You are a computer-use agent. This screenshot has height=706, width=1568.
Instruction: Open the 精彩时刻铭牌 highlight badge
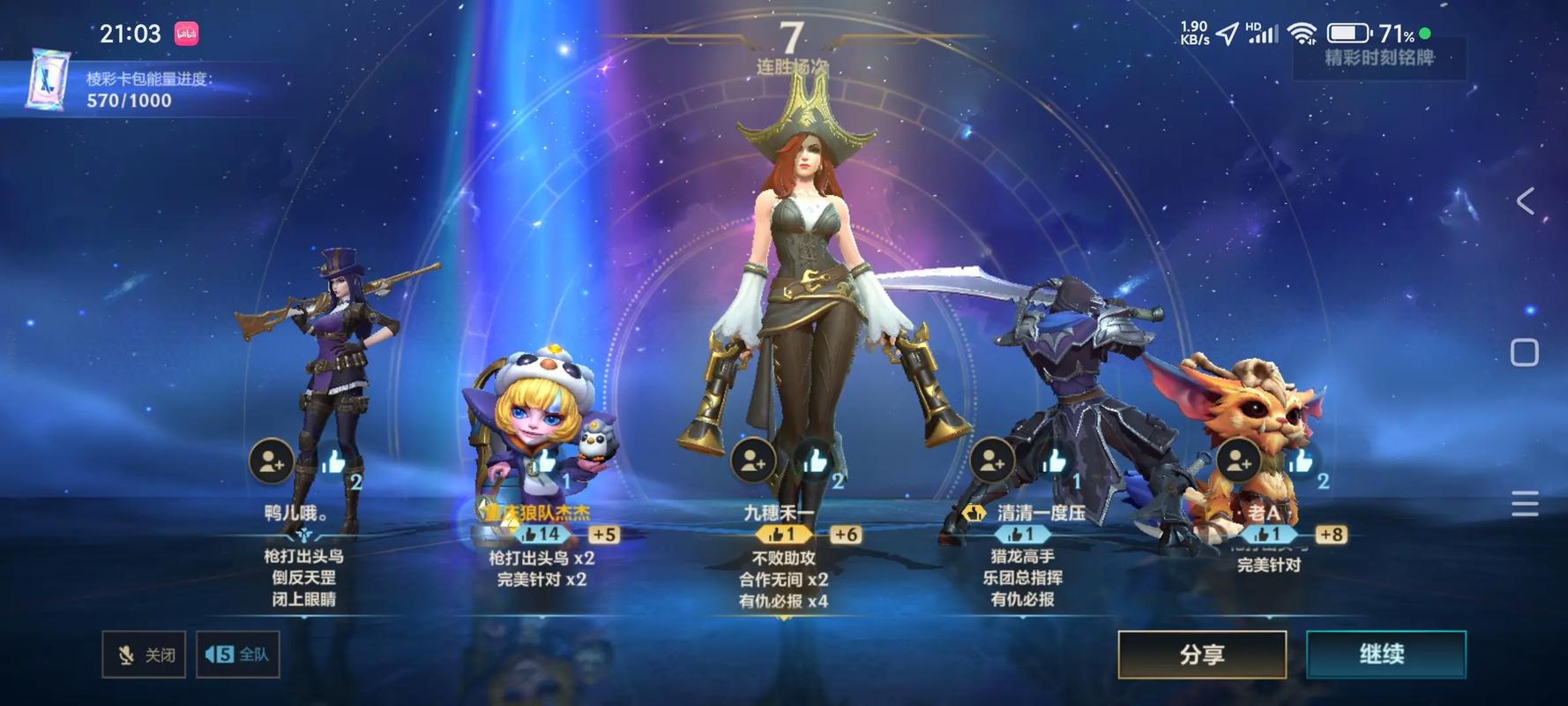point(1378,58)
